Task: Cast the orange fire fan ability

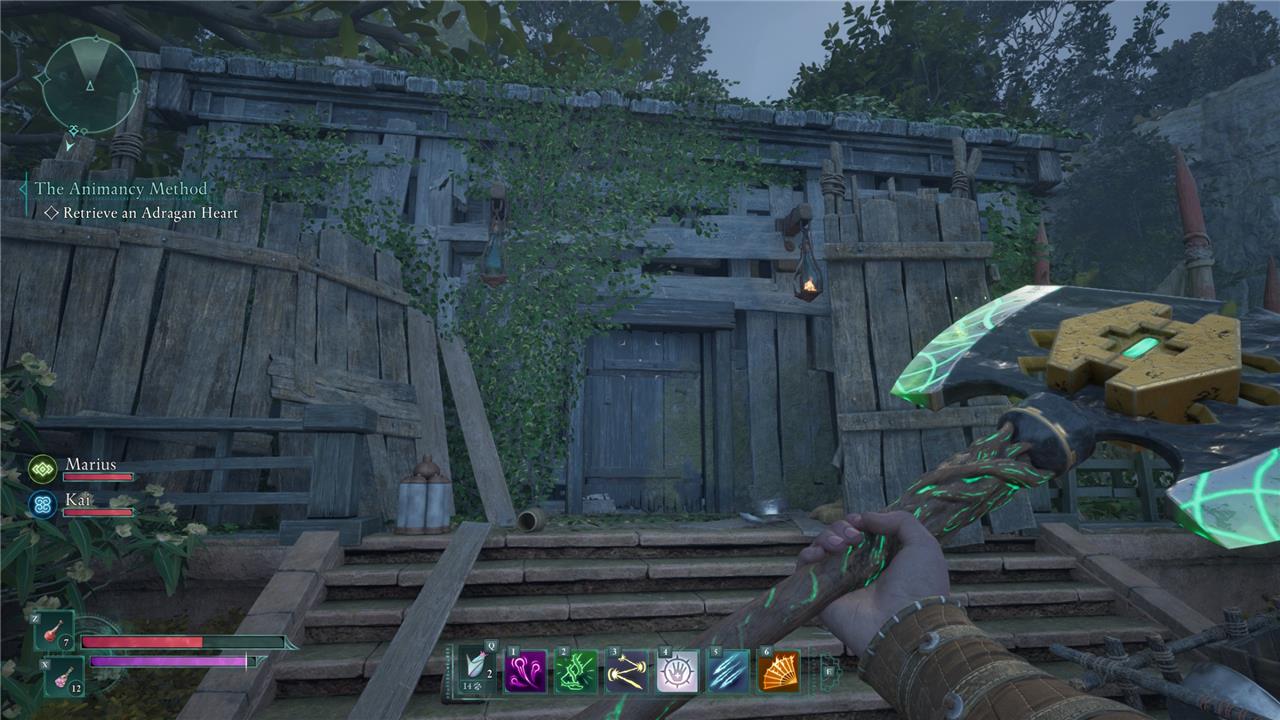Action: pyautogui.click(x=778, y=671)
